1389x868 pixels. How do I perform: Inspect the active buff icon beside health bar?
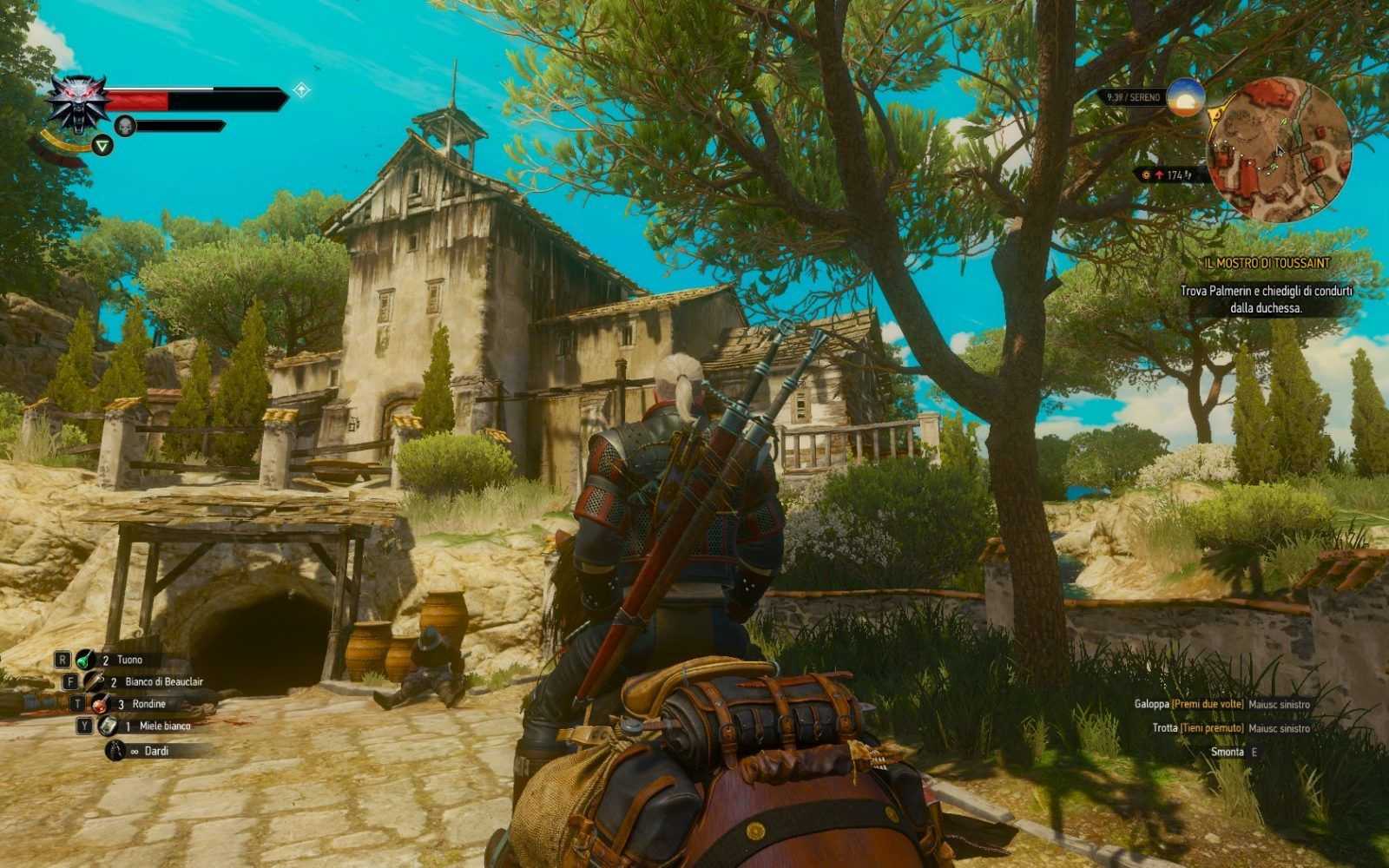pos(301,89)
